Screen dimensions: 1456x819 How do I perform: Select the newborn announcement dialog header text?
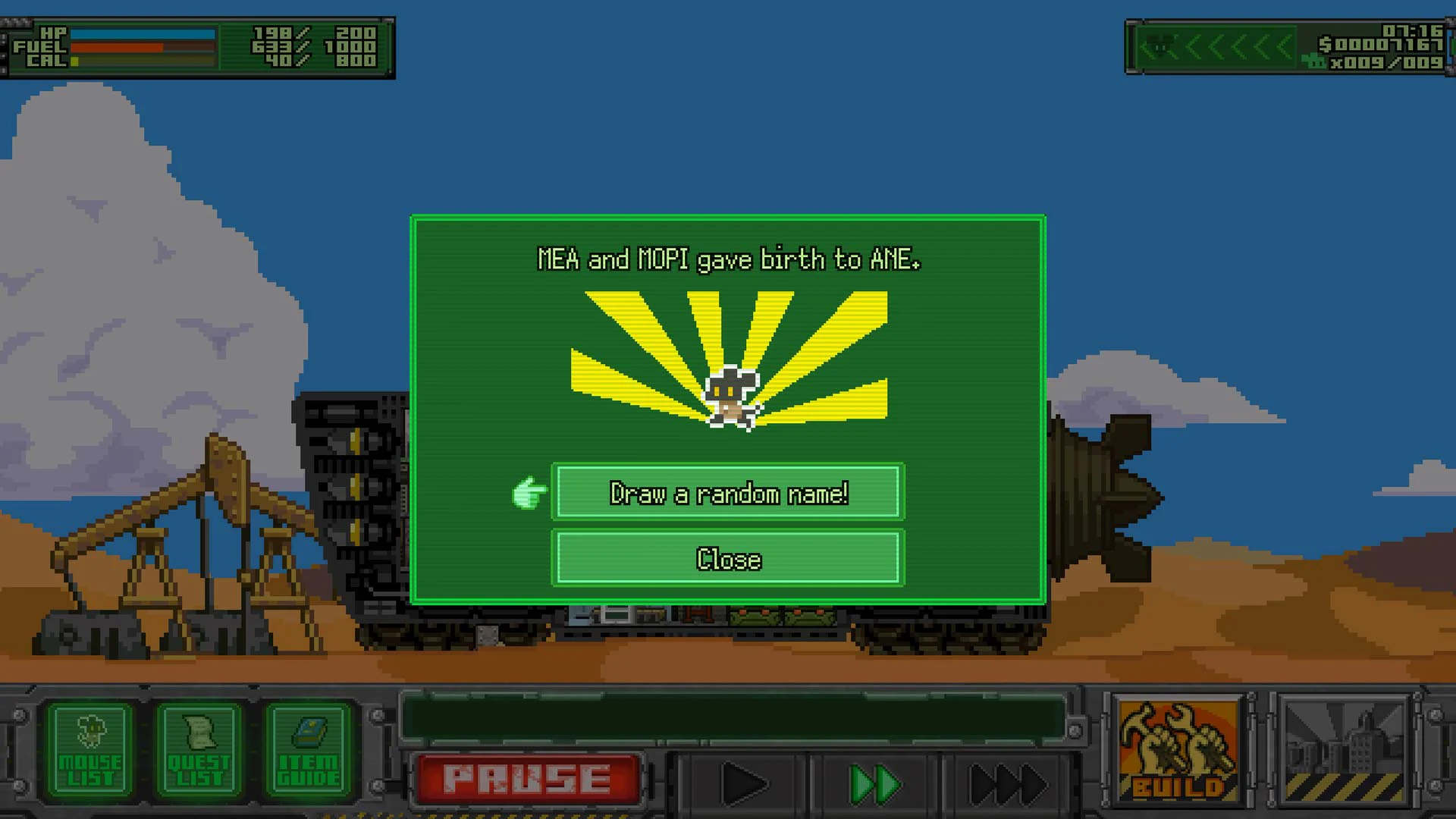[728, 259]
